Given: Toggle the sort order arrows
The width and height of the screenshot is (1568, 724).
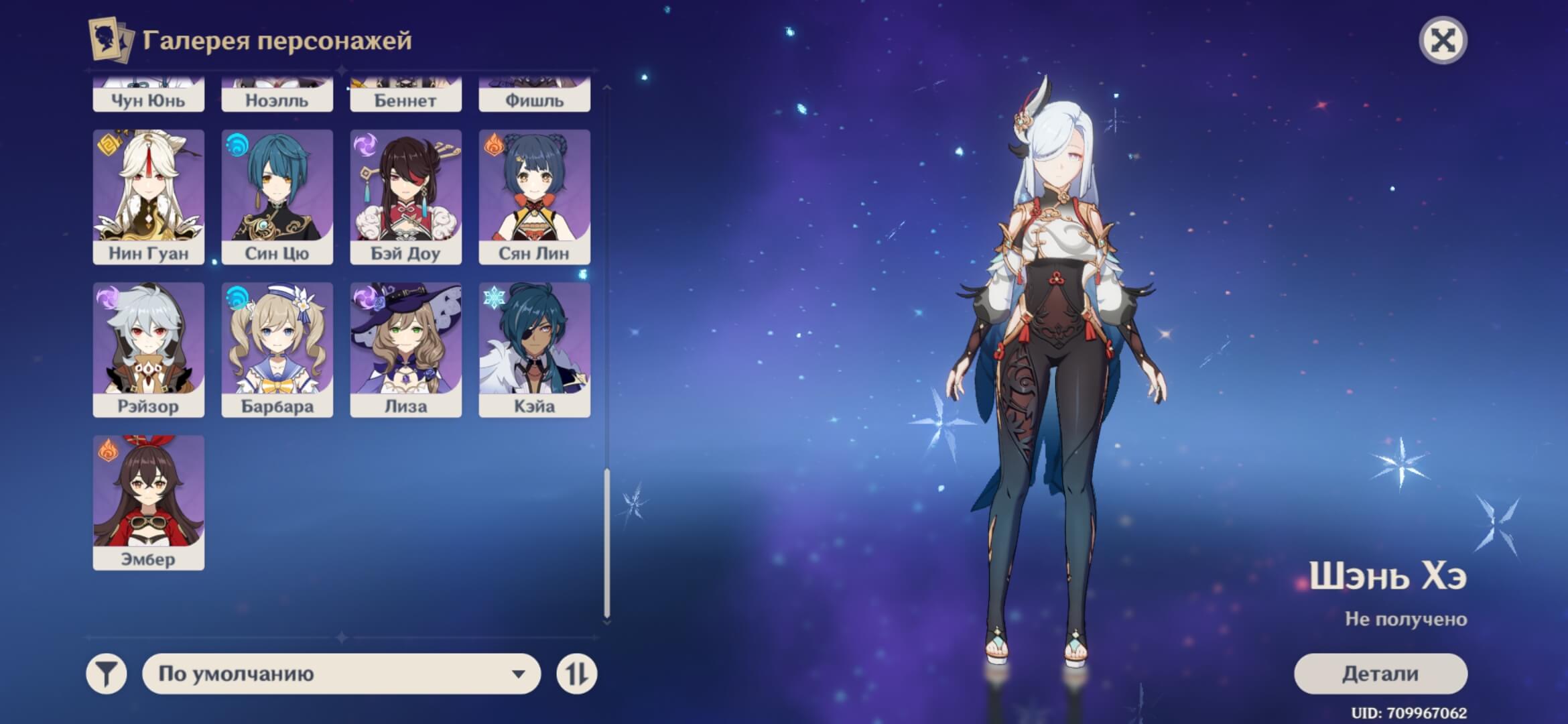Looking at the screenshot, I should [x=576, y=674].
